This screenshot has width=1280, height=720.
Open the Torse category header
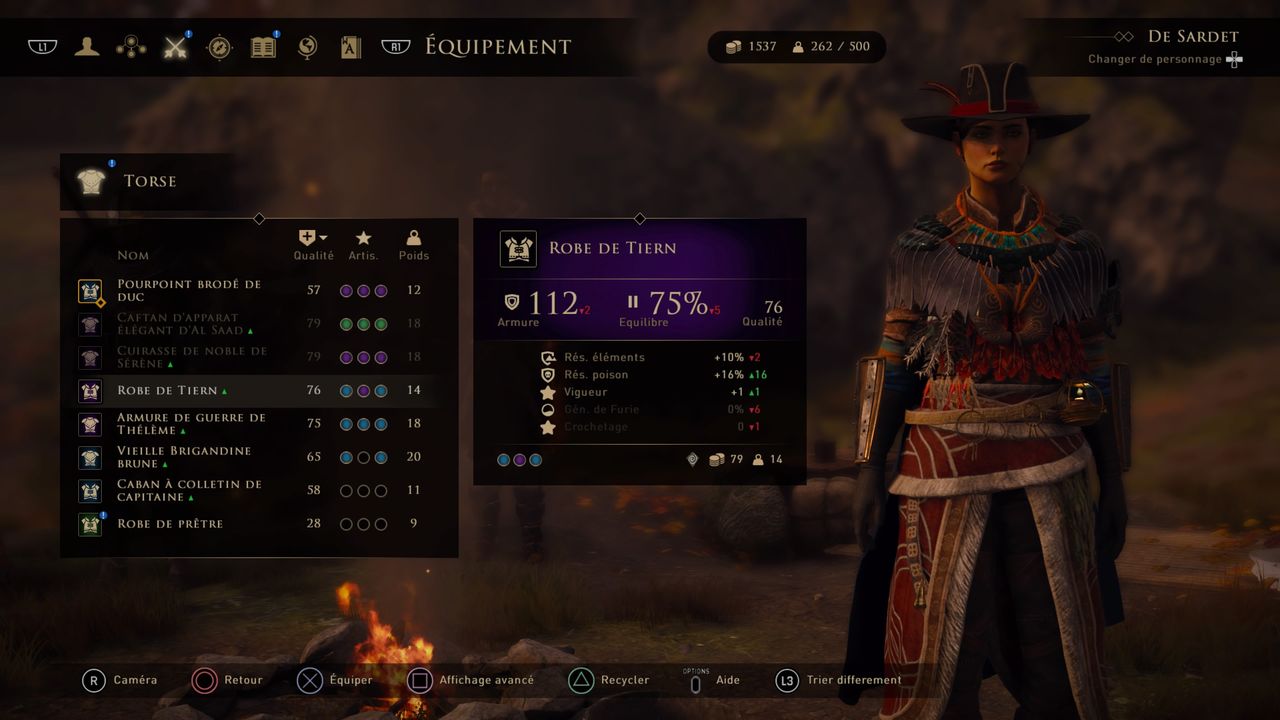click(150, 181)
